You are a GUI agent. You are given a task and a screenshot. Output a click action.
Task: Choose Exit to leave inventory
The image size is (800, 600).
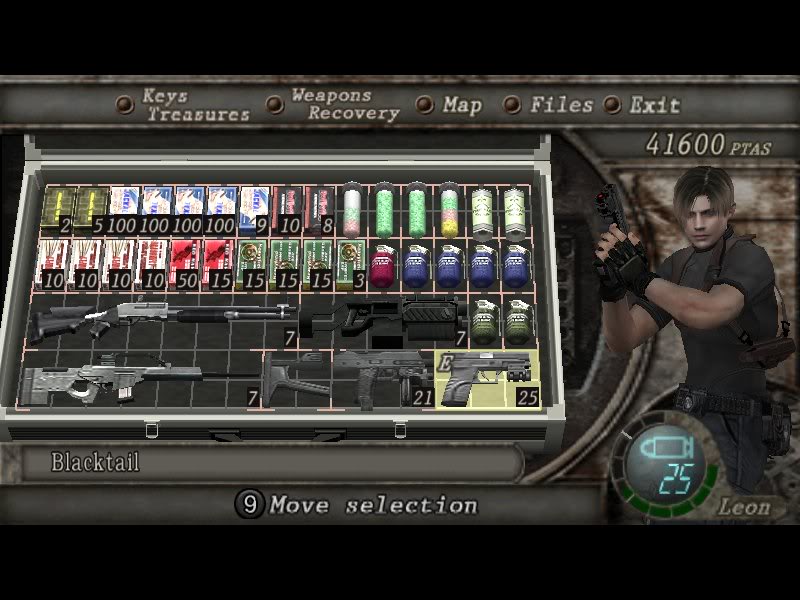[654, 104]
